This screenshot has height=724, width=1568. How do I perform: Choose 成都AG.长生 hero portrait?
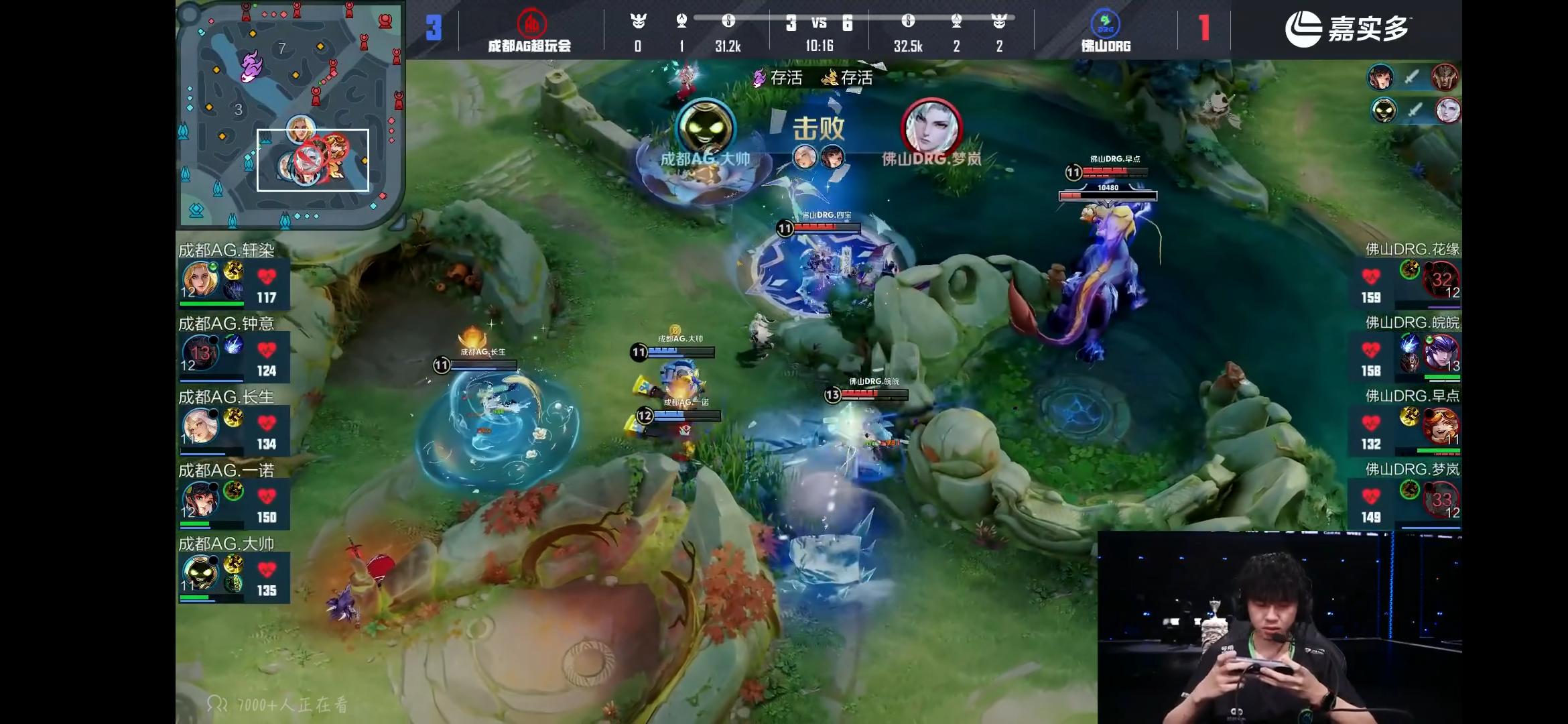(200, 426)
